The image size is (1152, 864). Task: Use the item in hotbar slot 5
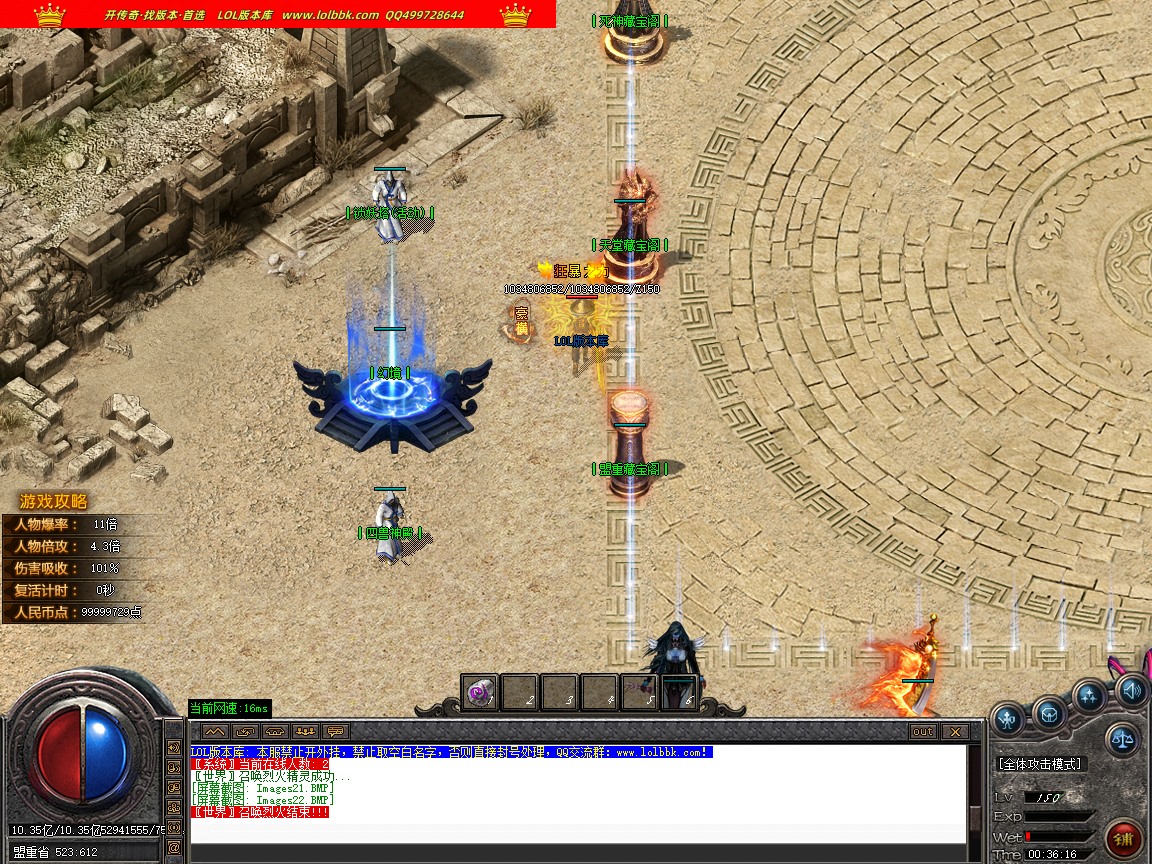[640, 692]
